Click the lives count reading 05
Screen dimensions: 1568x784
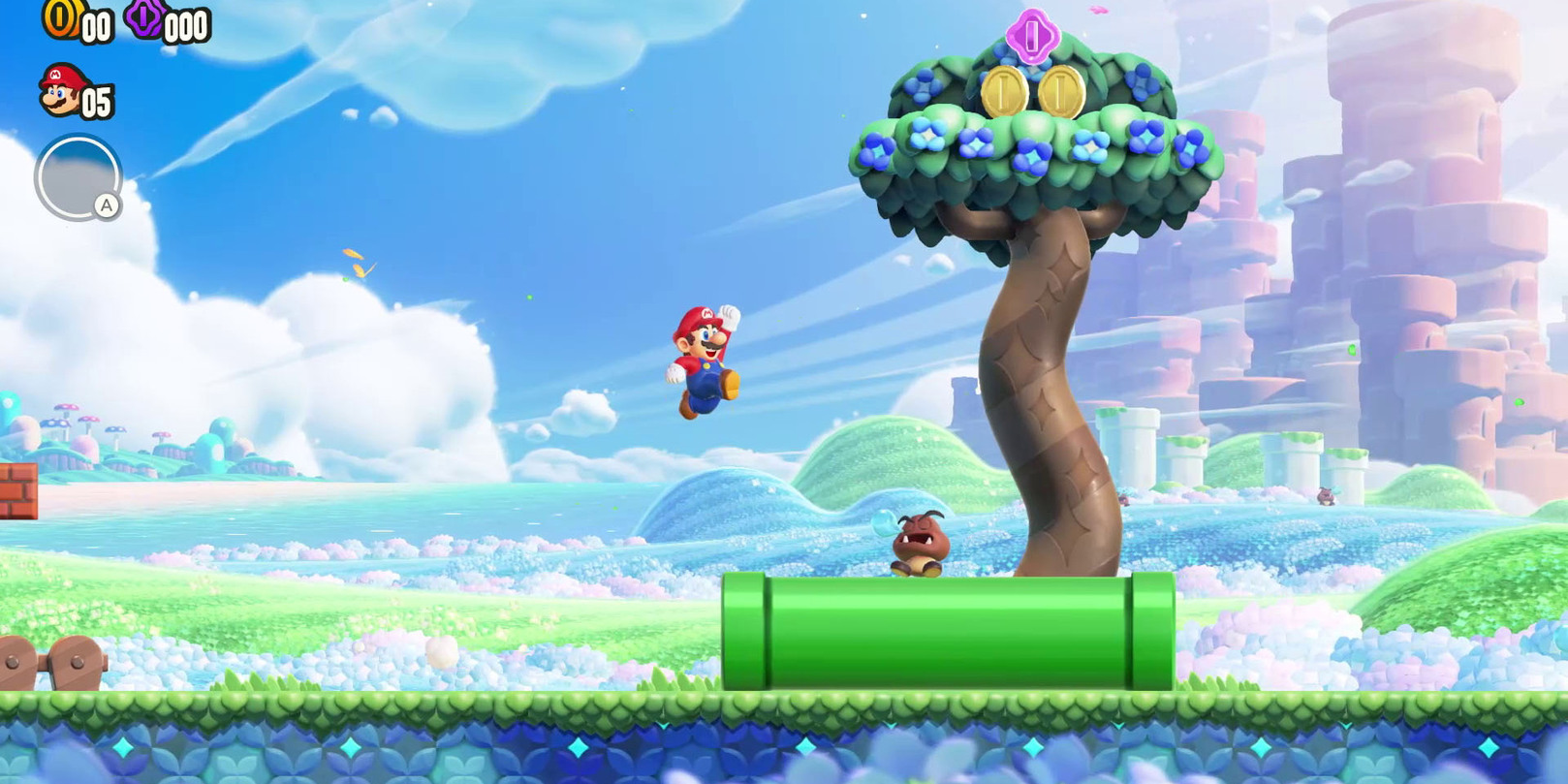(x=96, y=101)
